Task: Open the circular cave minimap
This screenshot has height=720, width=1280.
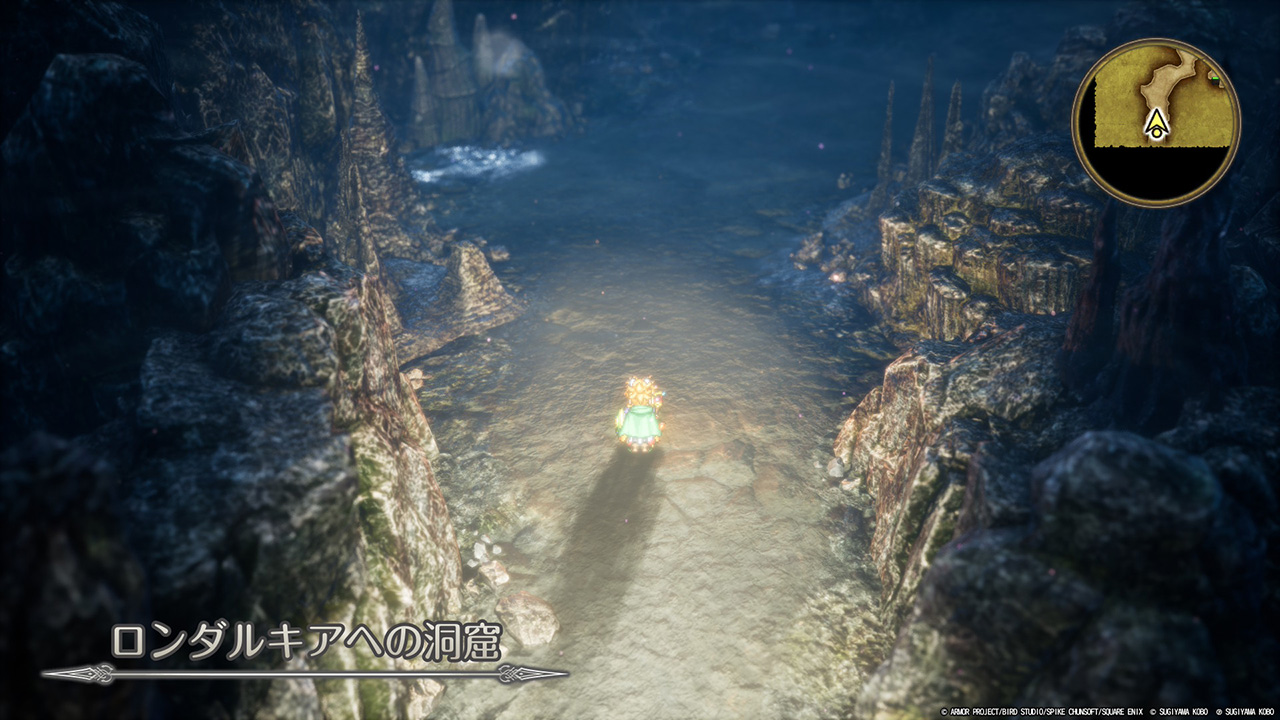Action: click(1156, 122)
